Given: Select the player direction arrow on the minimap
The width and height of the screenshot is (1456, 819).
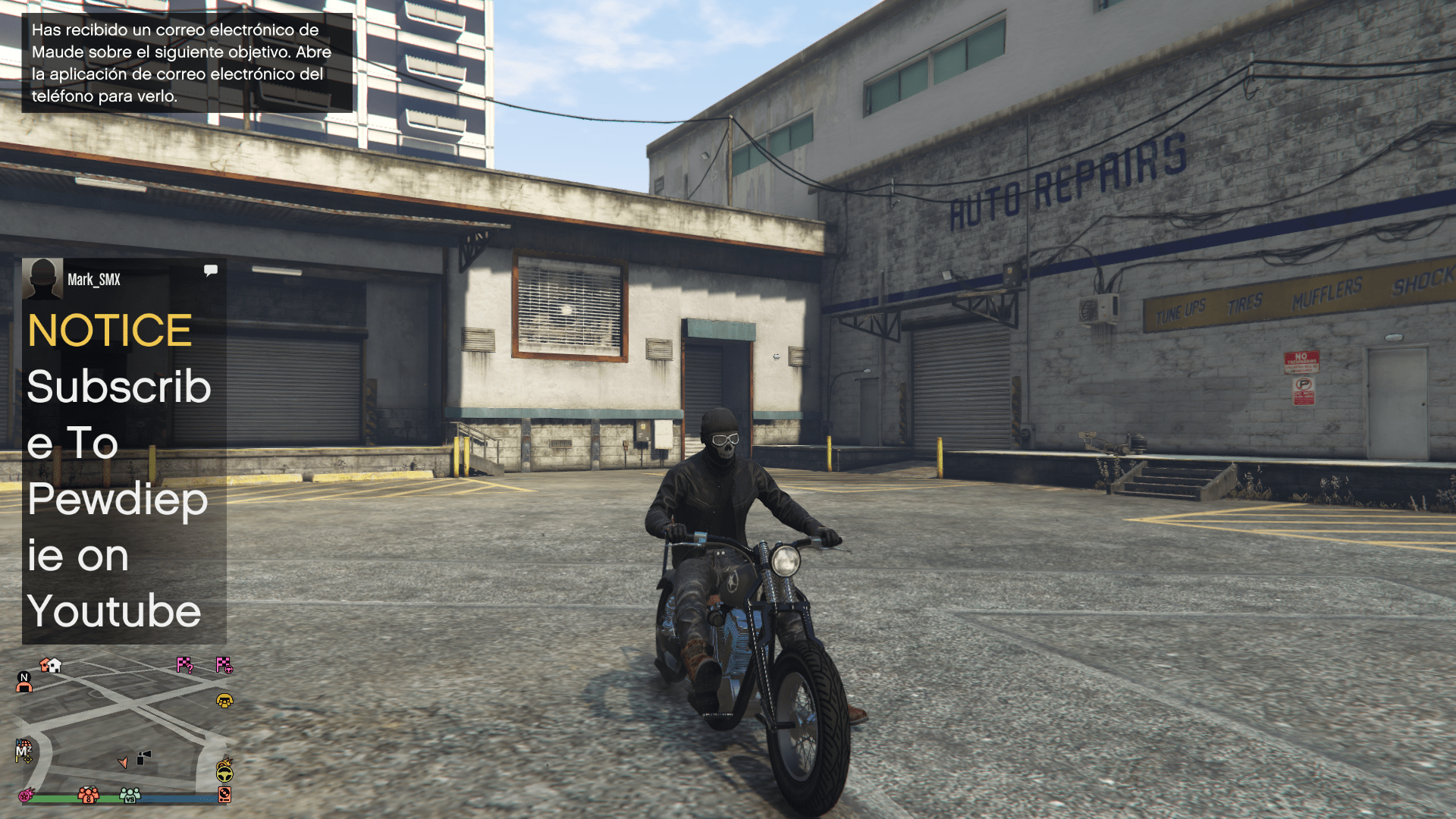Looking at the screenshot, I should pos(124,762).
